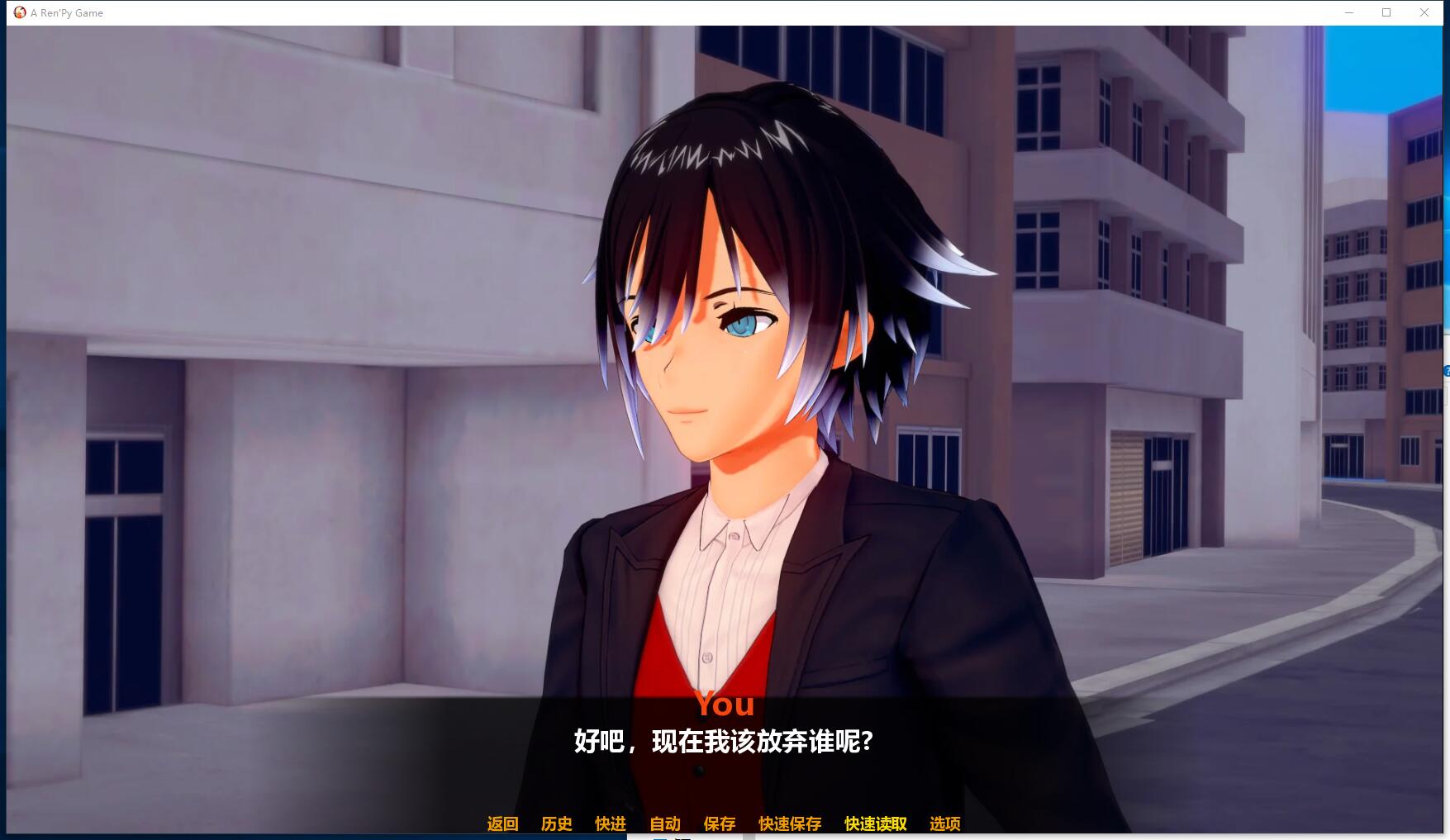1450x840 pixels.
Task: Perform a 快速保存 quick save
Action: click(x=788, y=823)
